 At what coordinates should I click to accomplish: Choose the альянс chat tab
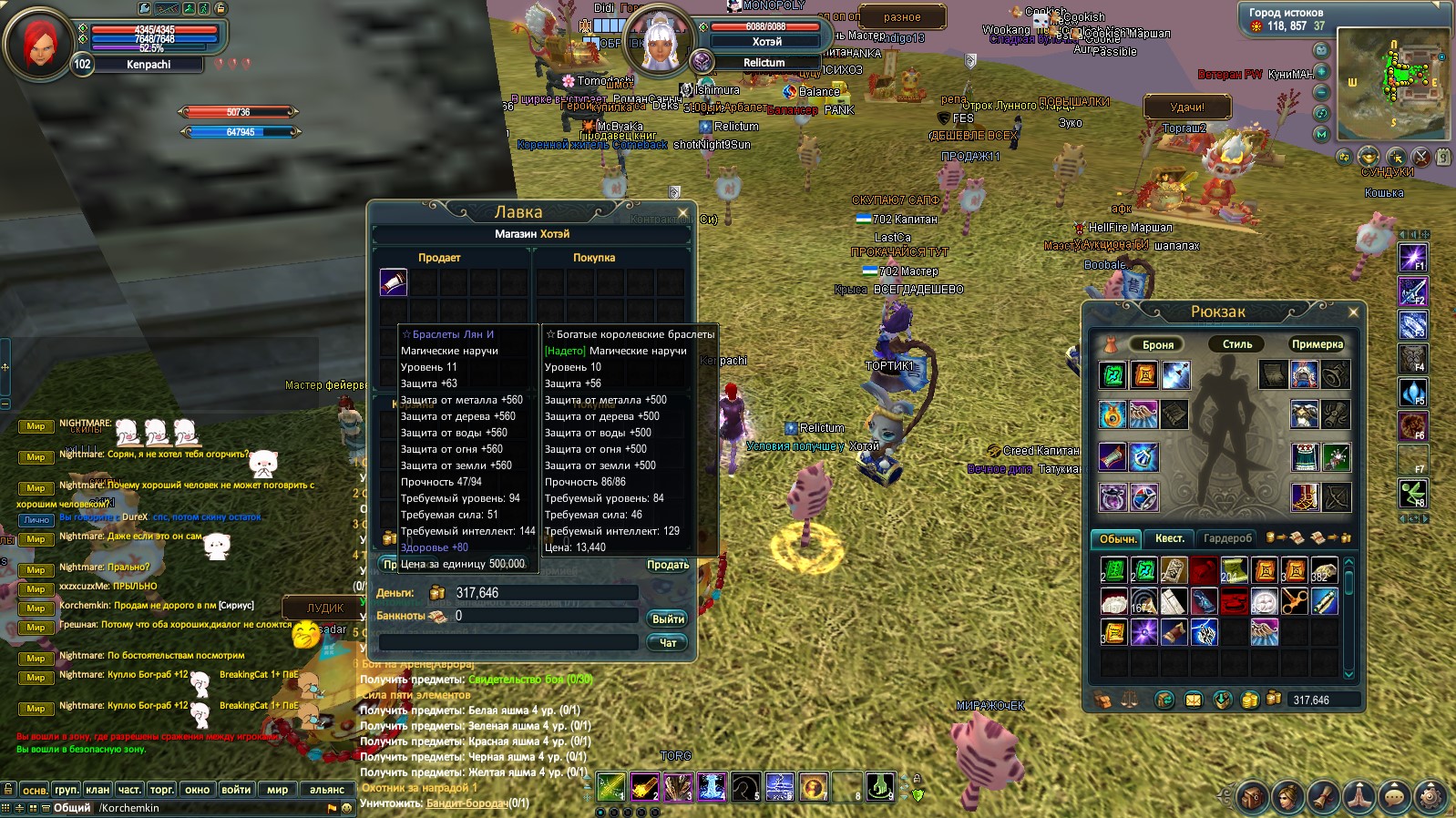tap(326, 790)
